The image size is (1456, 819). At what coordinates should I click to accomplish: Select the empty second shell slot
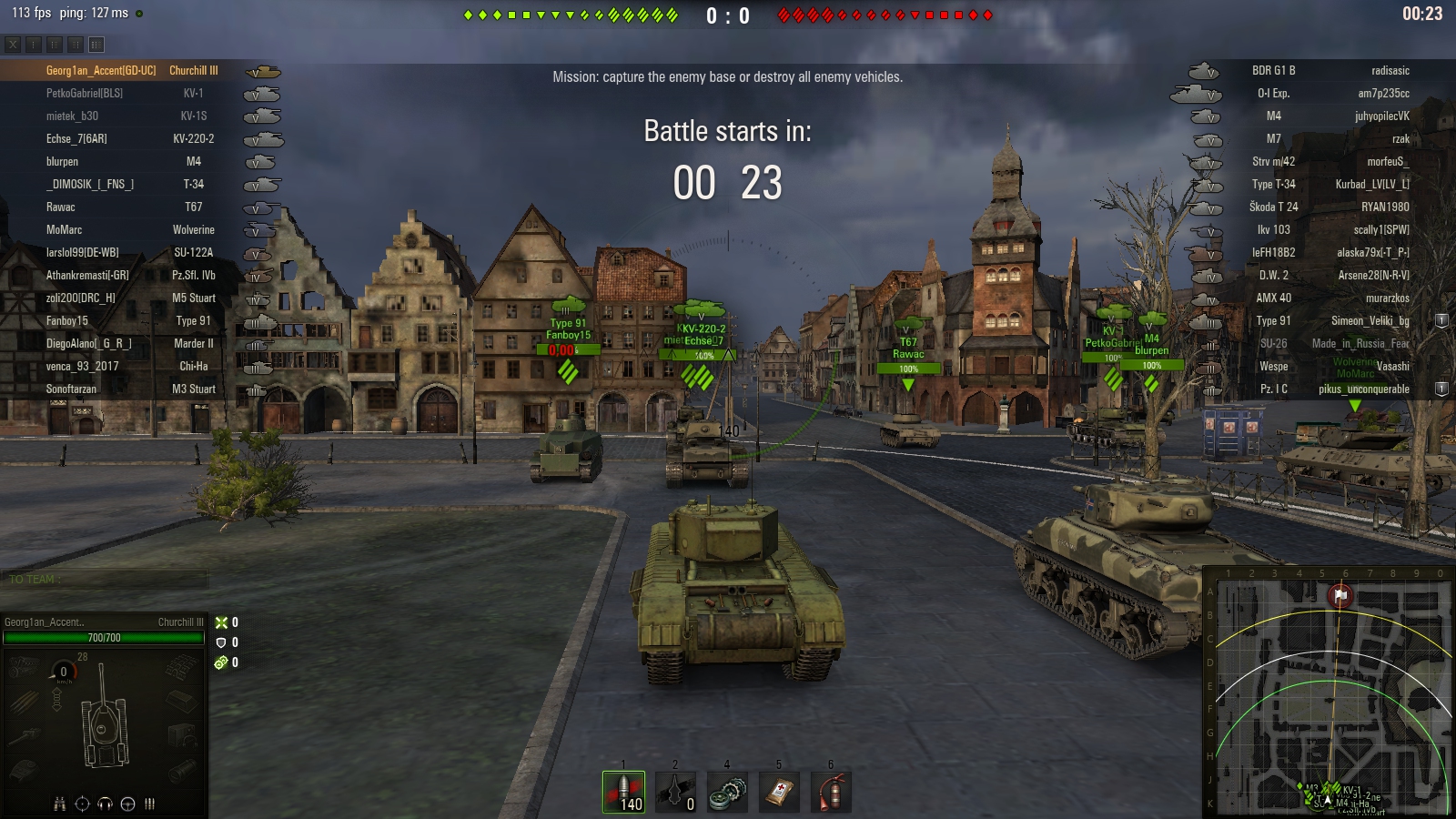pos(675,792)
